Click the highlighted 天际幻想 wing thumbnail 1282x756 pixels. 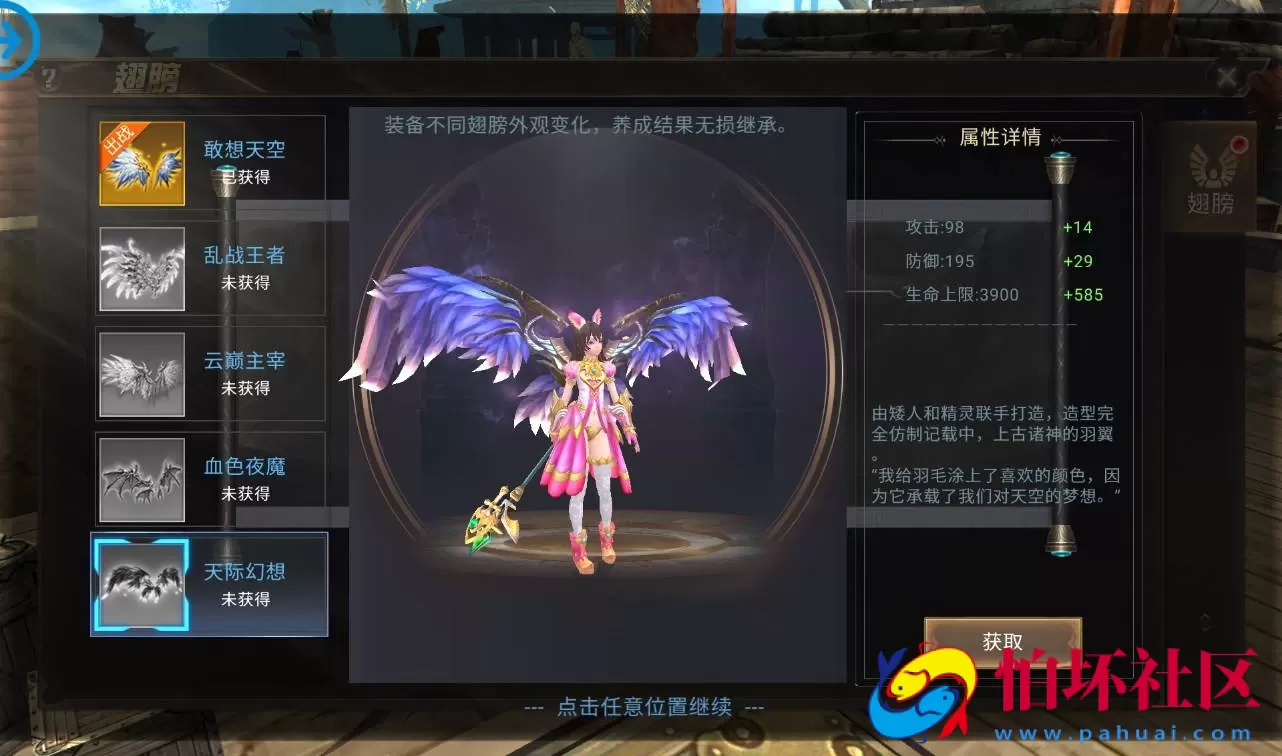pyautogui.click(x=142, y=587)
